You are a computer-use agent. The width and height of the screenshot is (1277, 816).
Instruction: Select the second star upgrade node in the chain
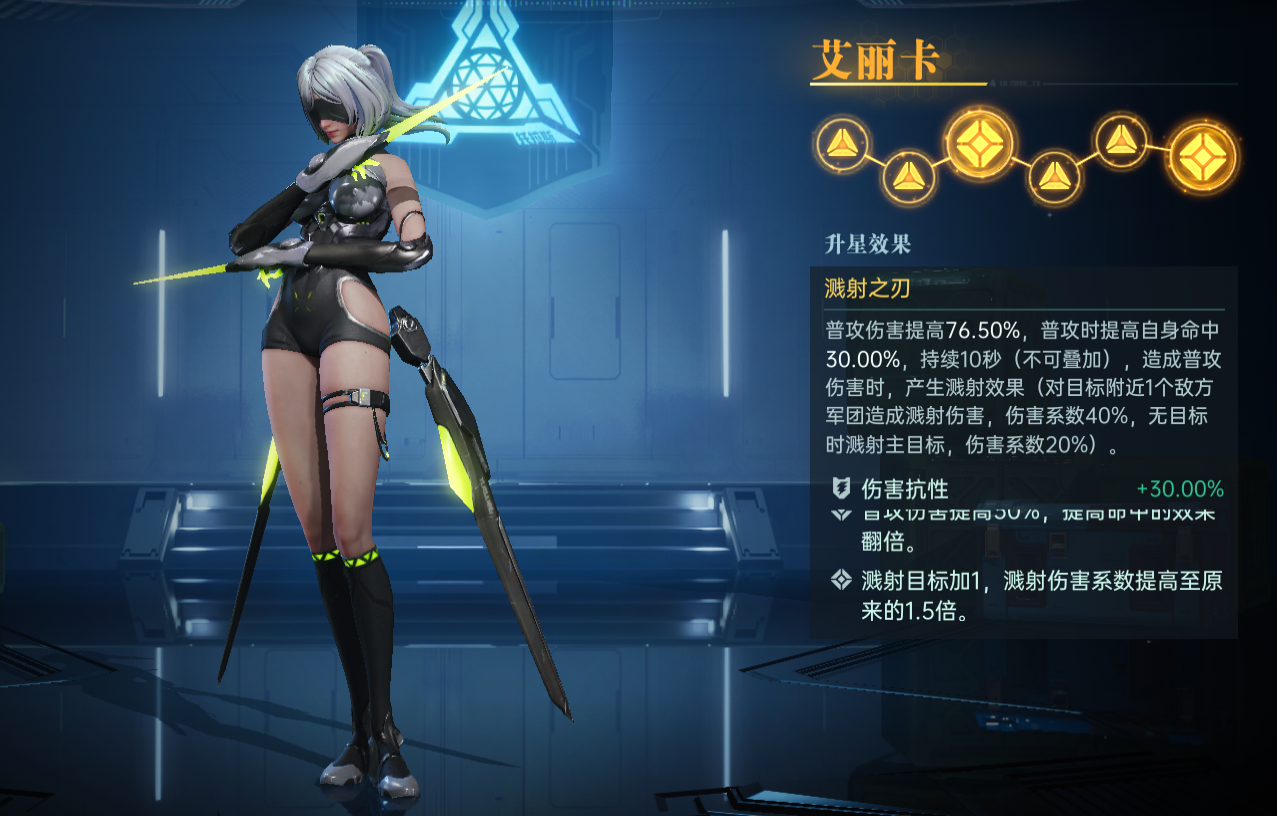(908, 177)
